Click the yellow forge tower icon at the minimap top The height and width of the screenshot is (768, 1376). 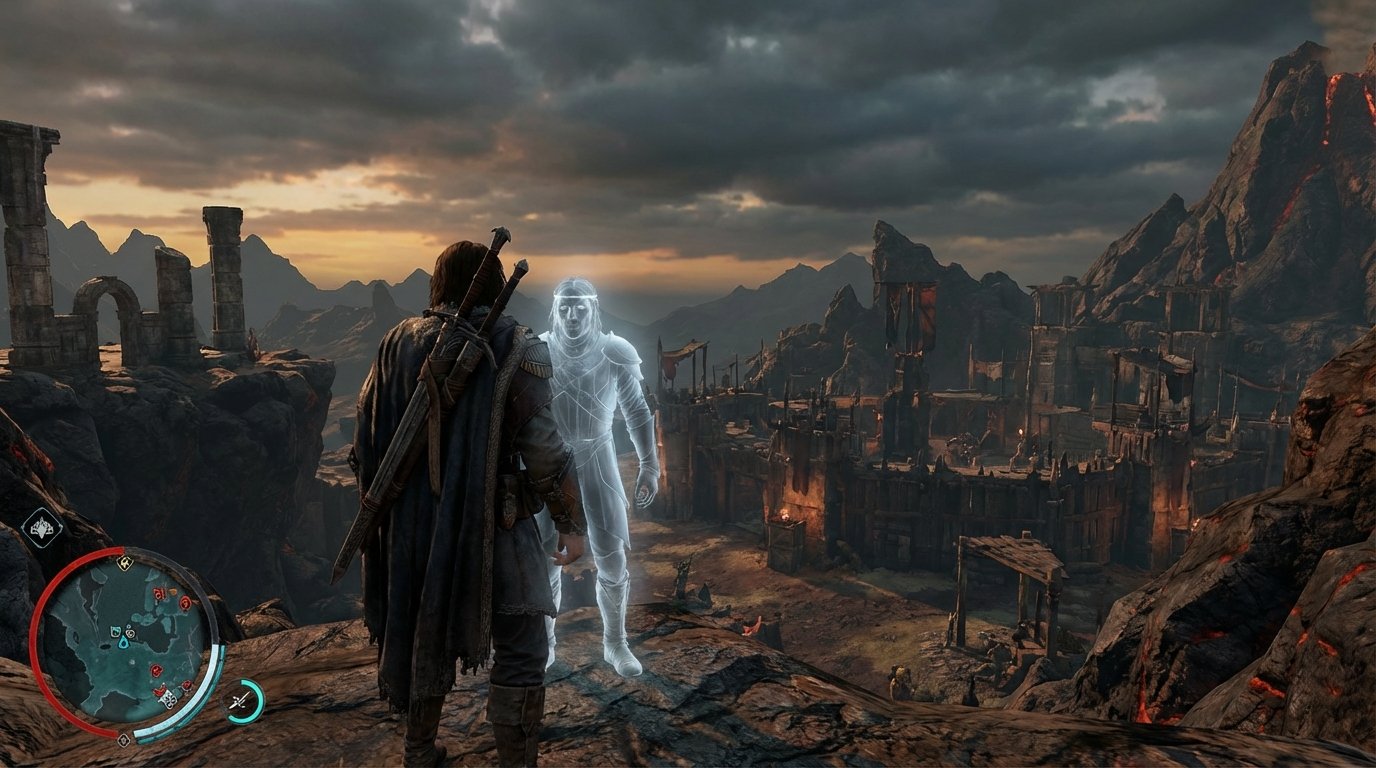pos(125,563)
